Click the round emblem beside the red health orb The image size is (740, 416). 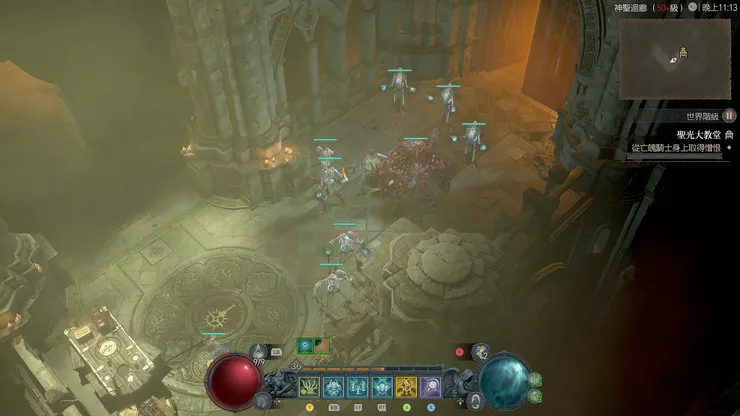point(262,400)
